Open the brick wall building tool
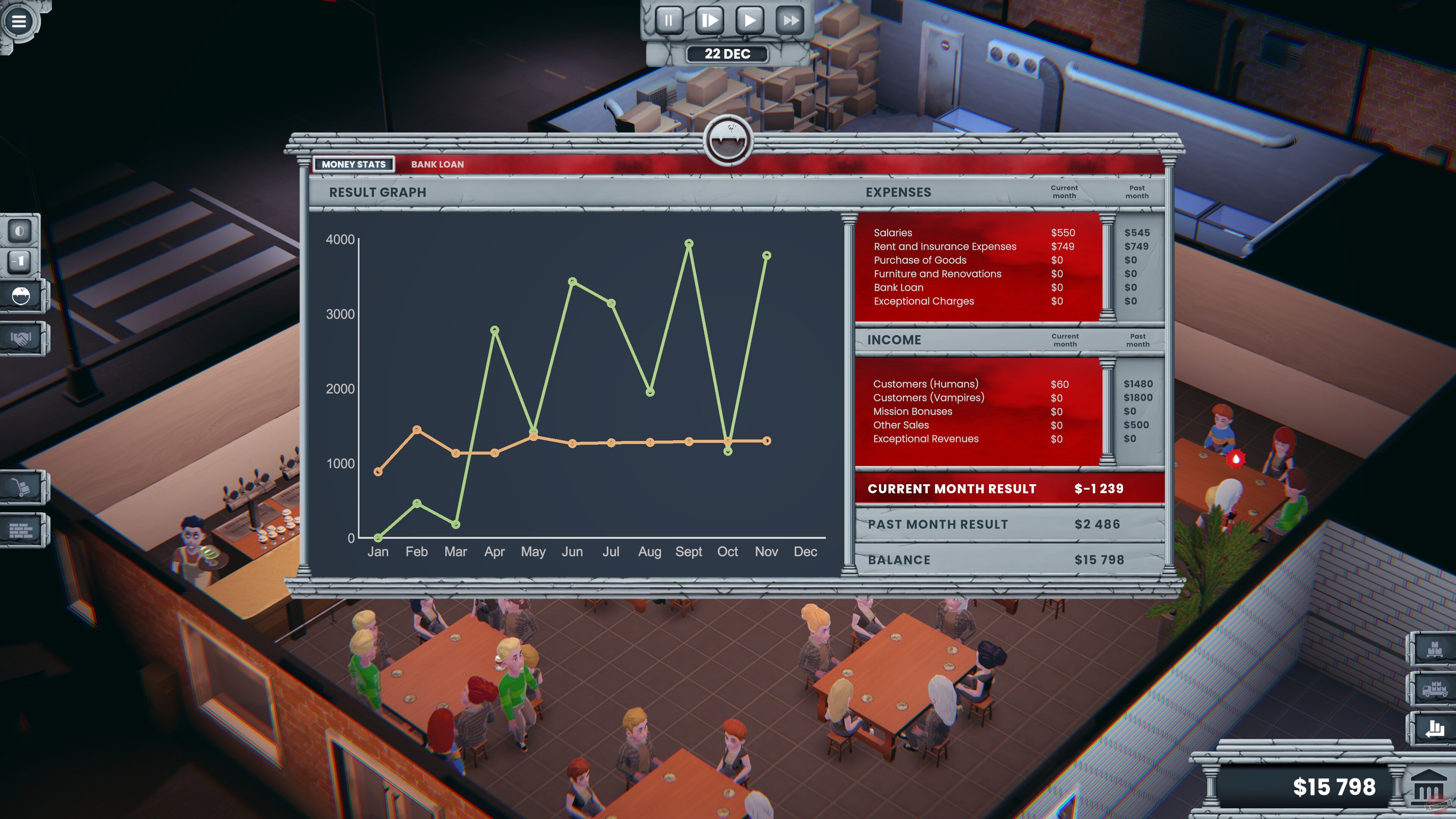The height and width of the screenshot is (819, 1456). tap(21, 530)
